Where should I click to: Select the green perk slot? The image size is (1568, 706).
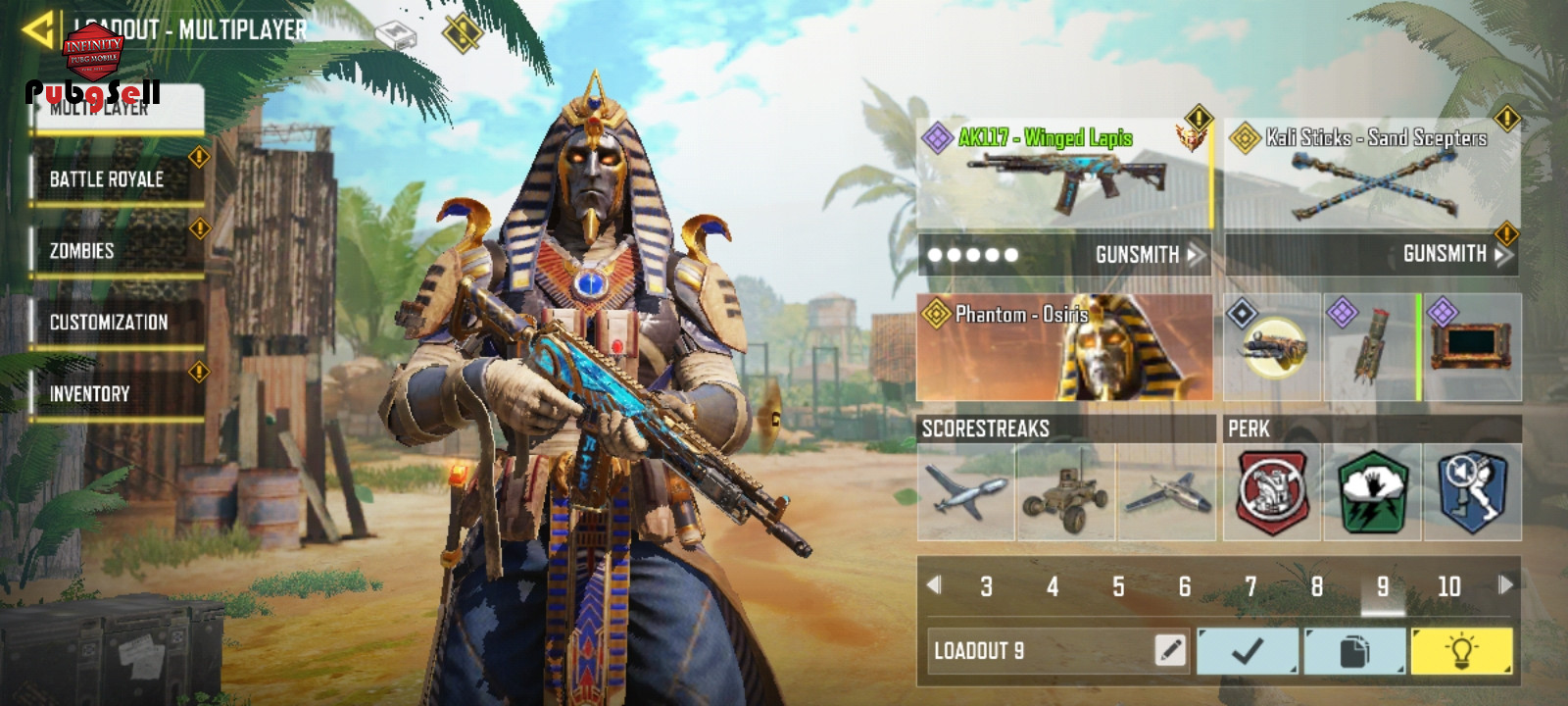pyautogui.click(x=1372, y=492)
